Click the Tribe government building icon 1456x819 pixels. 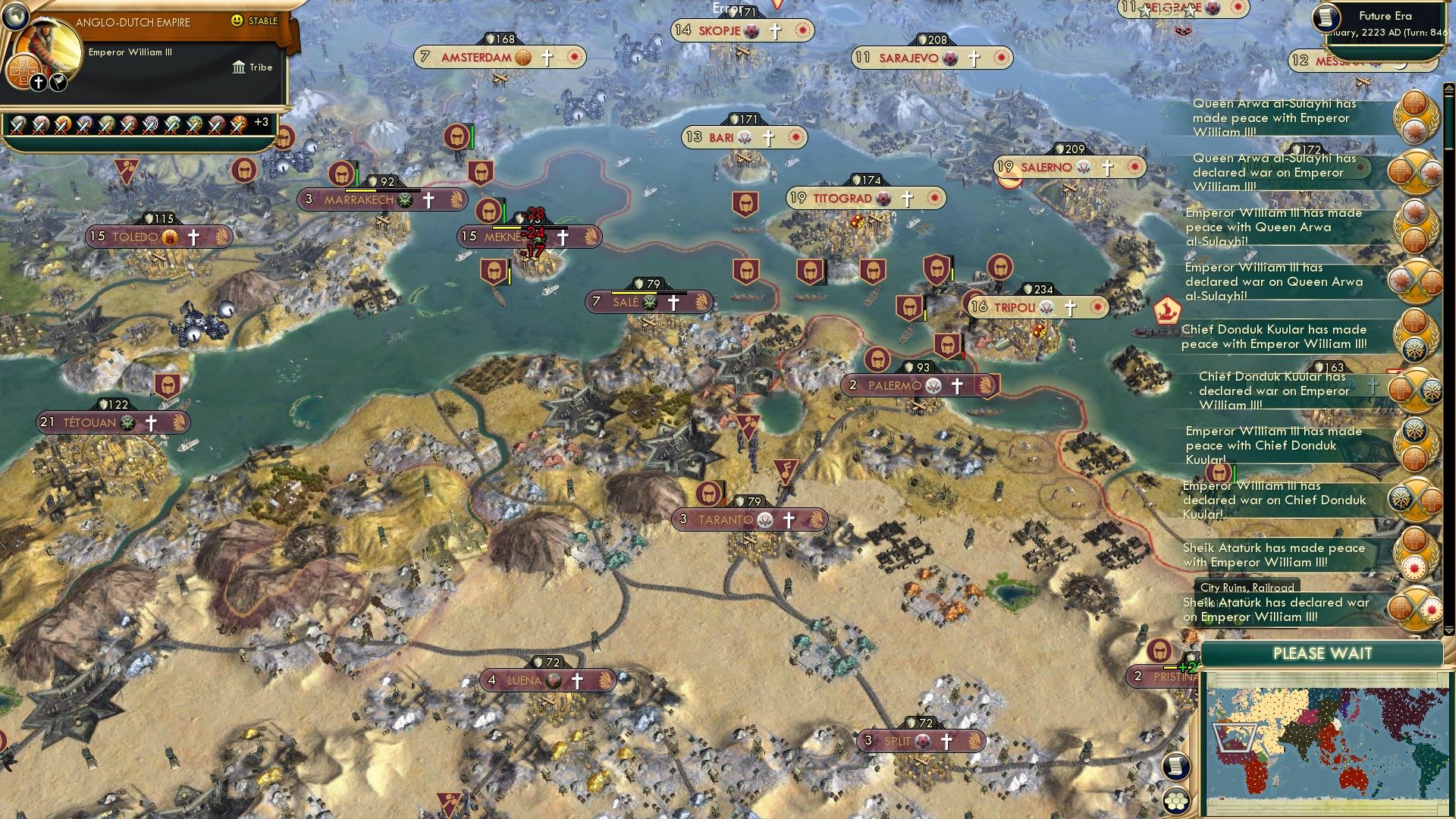237,67
